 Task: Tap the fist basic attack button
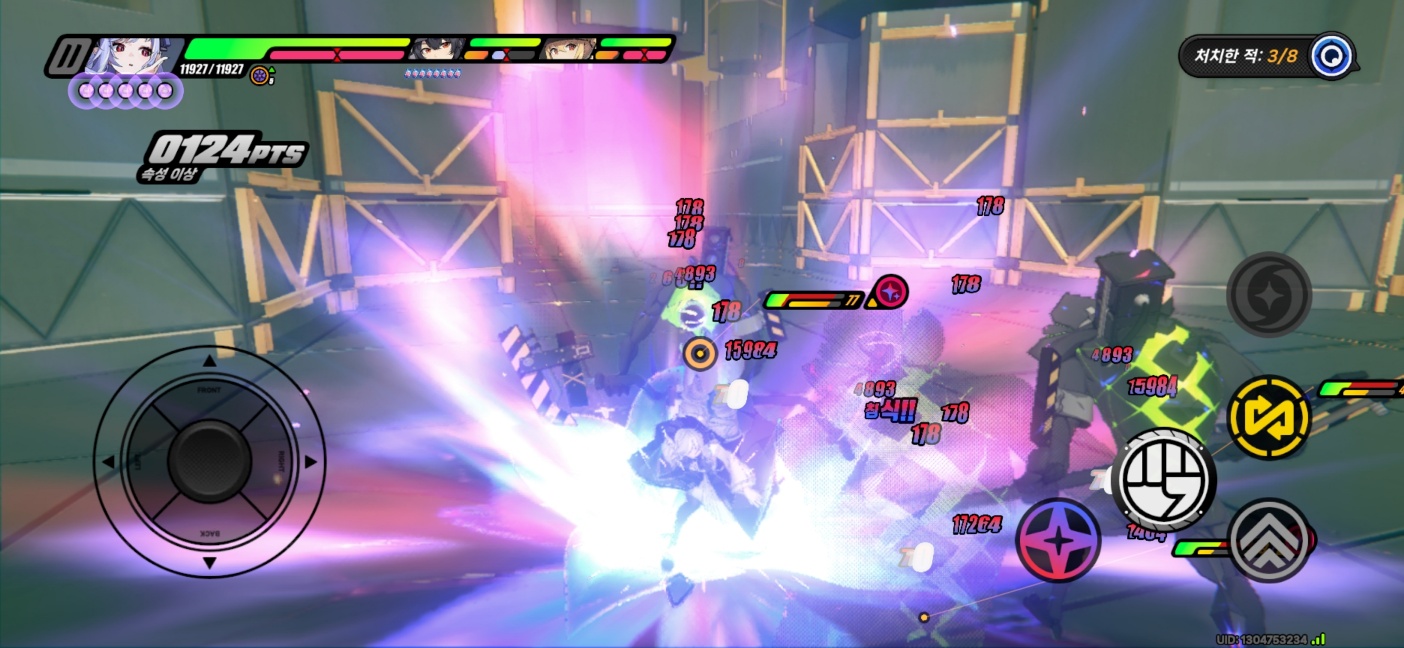click(x=1163, y=479)
